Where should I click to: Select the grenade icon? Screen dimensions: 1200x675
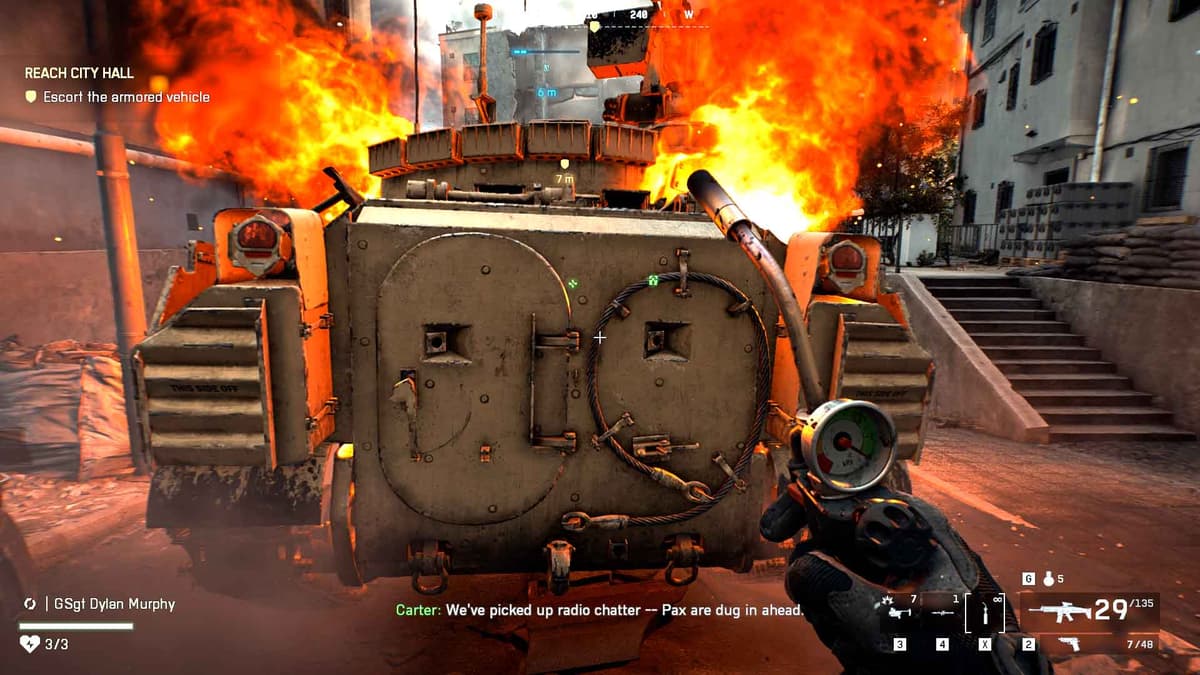[1048, 579]
